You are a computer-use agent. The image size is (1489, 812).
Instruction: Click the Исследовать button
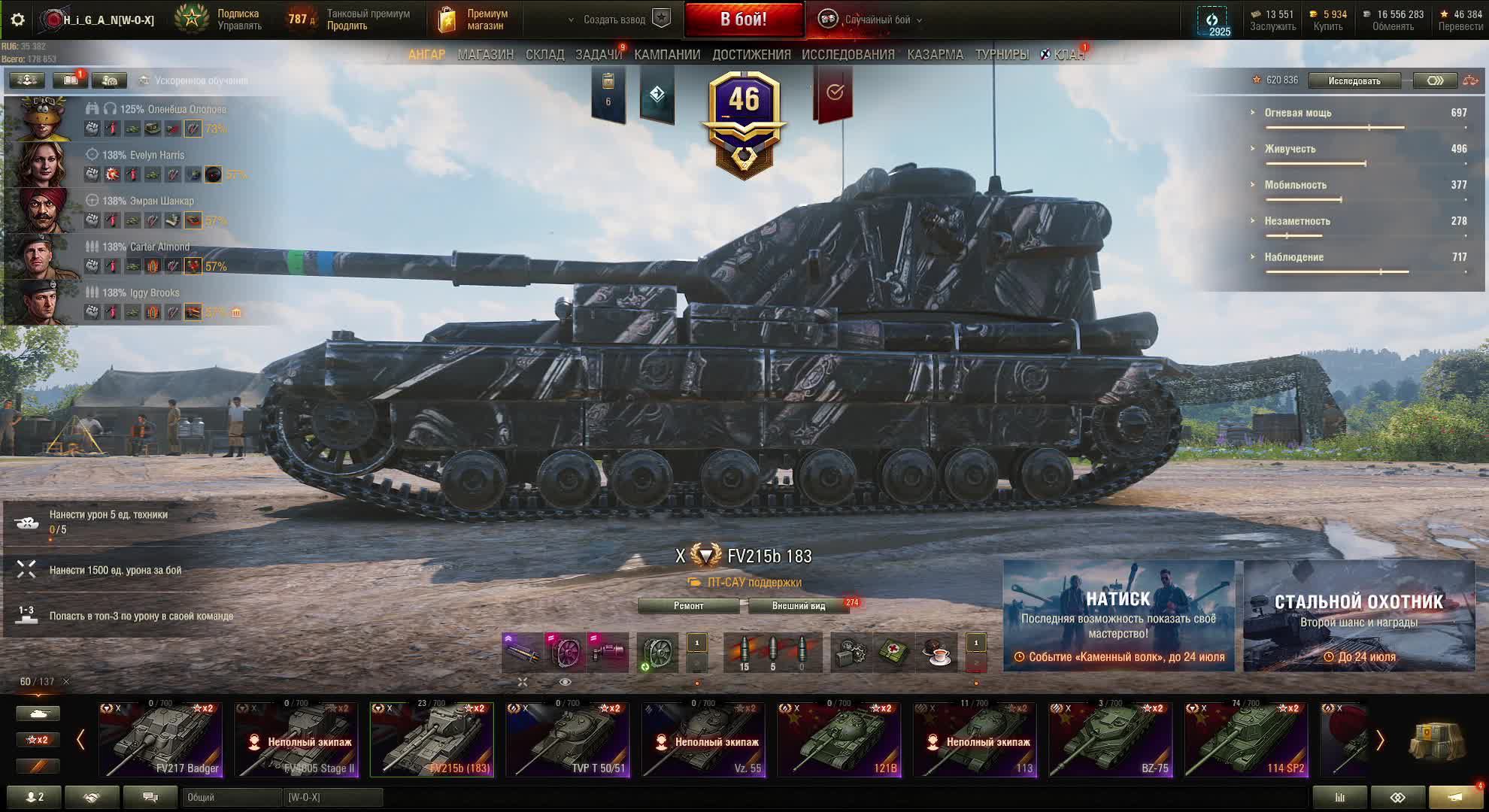pyautogui.click(x=1354, y=80)
